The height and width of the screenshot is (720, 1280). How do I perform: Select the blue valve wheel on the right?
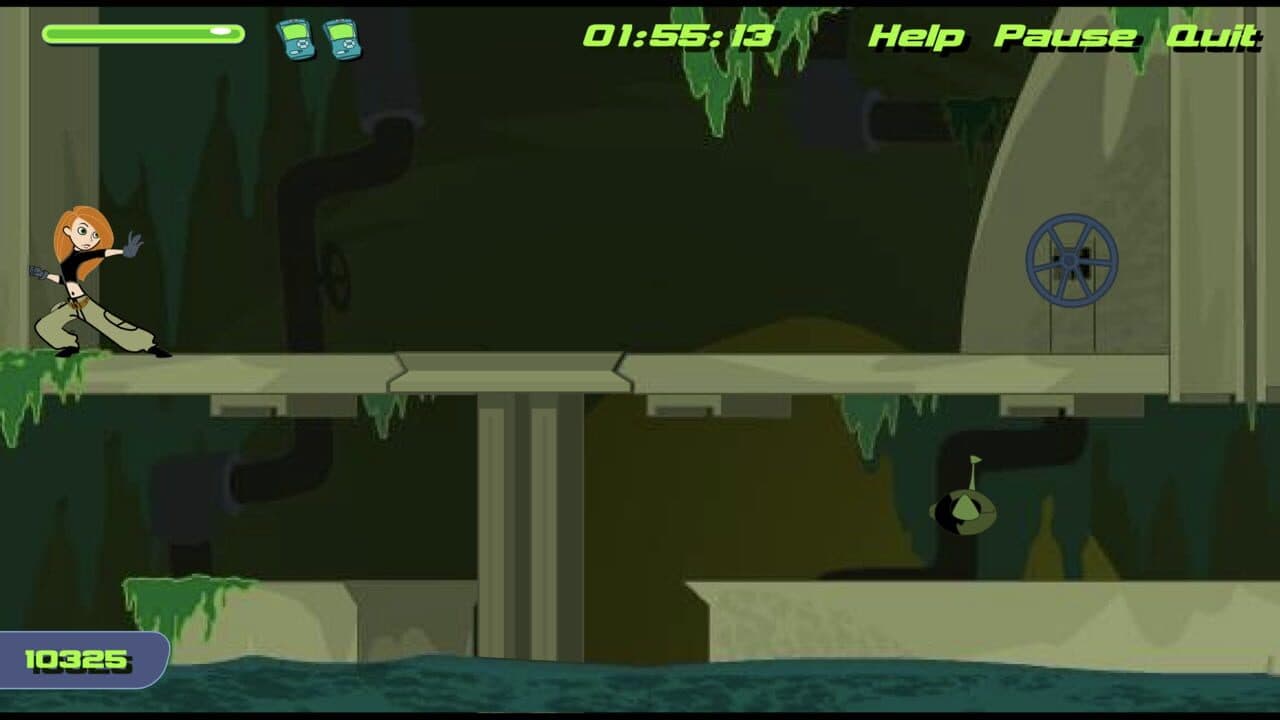point(1073,261)
